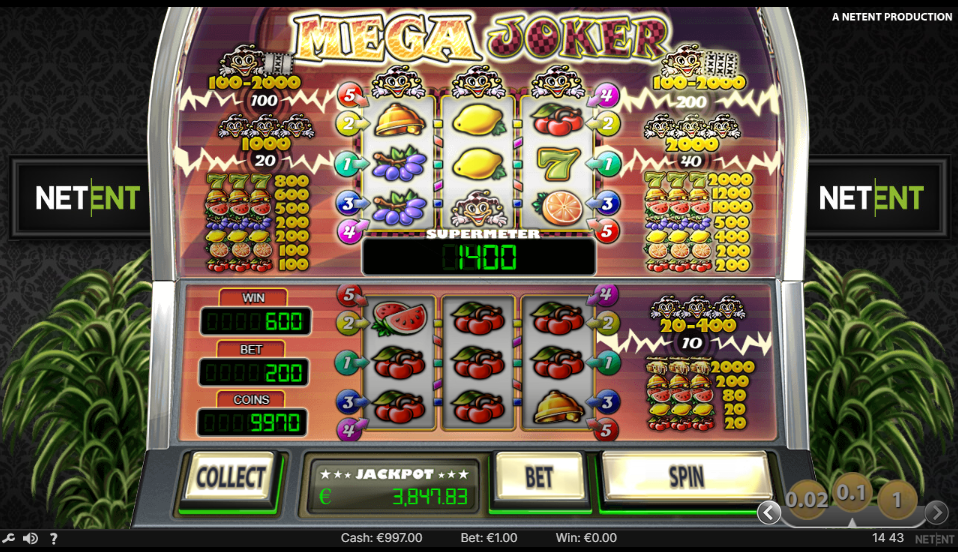The height and width of the screenshot is (552, 958).
Task: Open game settings wrench icon
Action: [9, 538]
